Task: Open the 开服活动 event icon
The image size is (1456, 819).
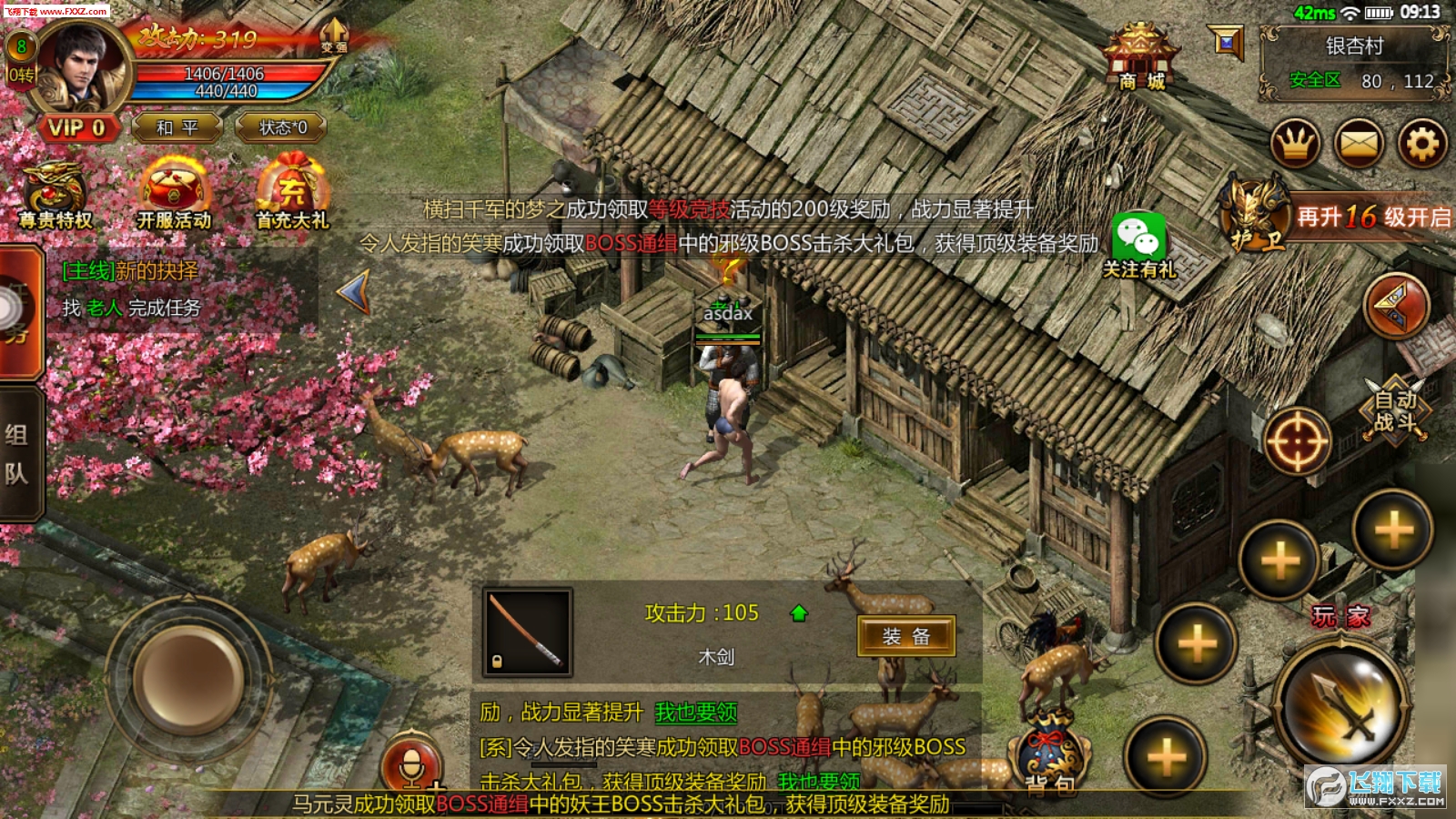Action: (174, 195)
